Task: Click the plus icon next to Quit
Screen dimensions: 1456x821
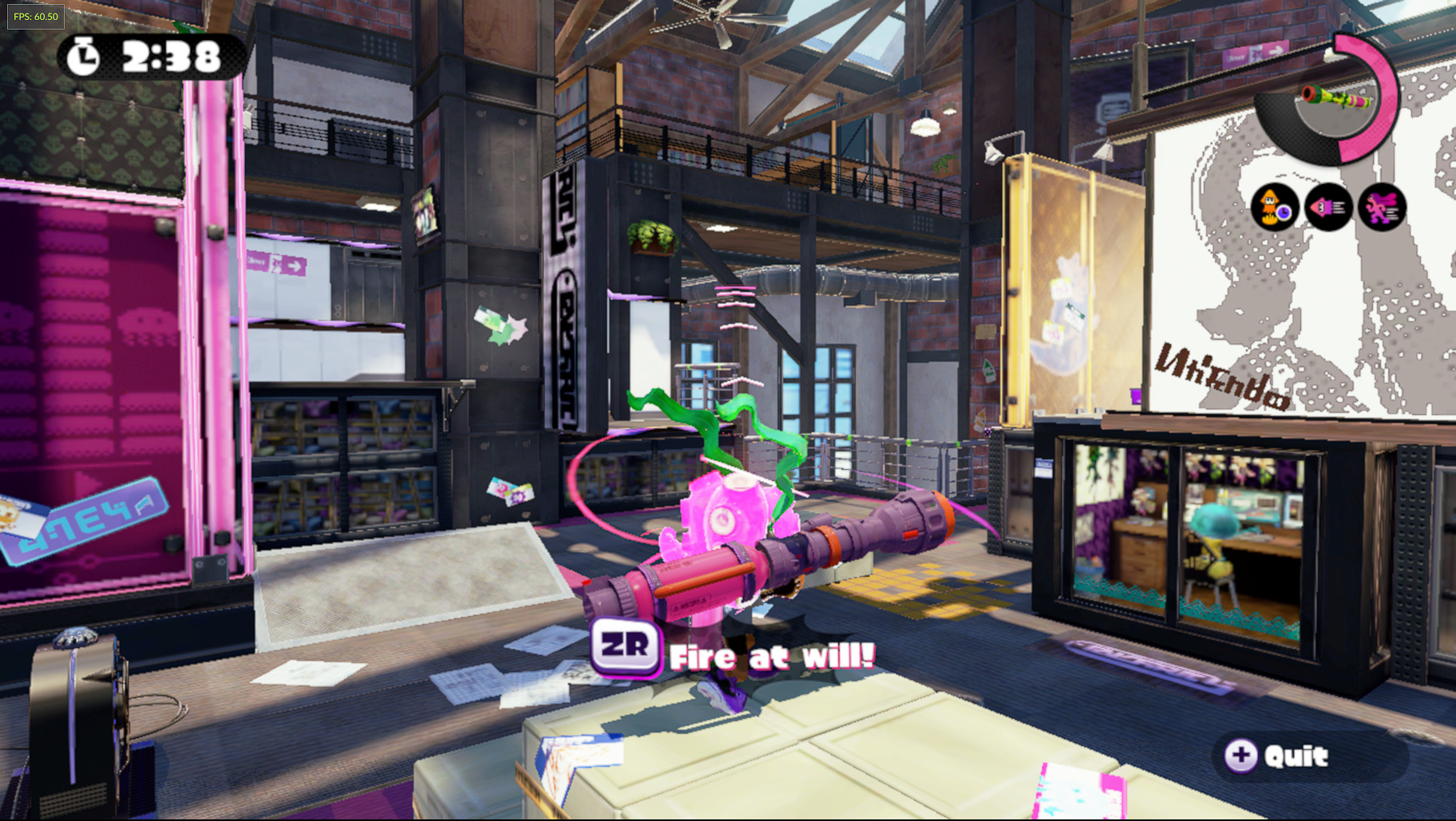Action: 1240,756
